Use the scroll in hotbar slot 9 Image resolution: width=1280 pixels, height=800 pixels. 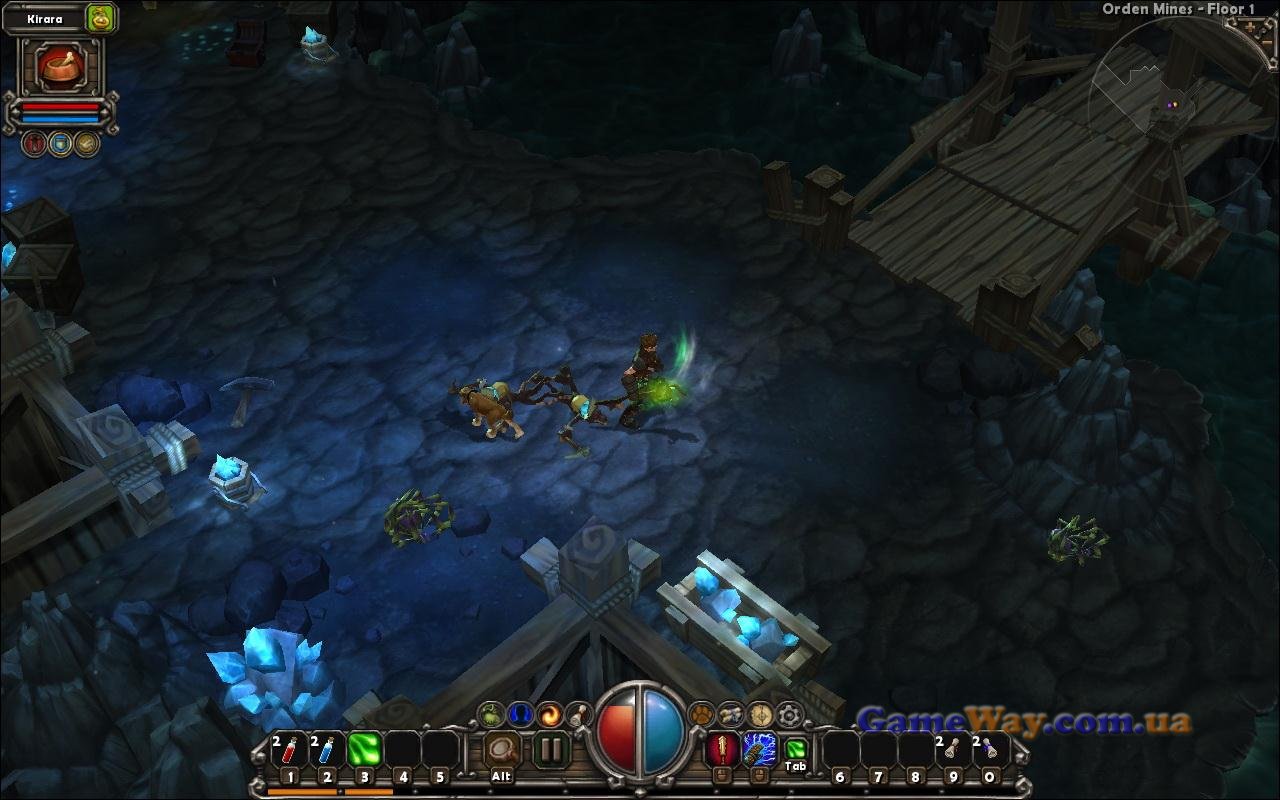[x=953, y=750]
